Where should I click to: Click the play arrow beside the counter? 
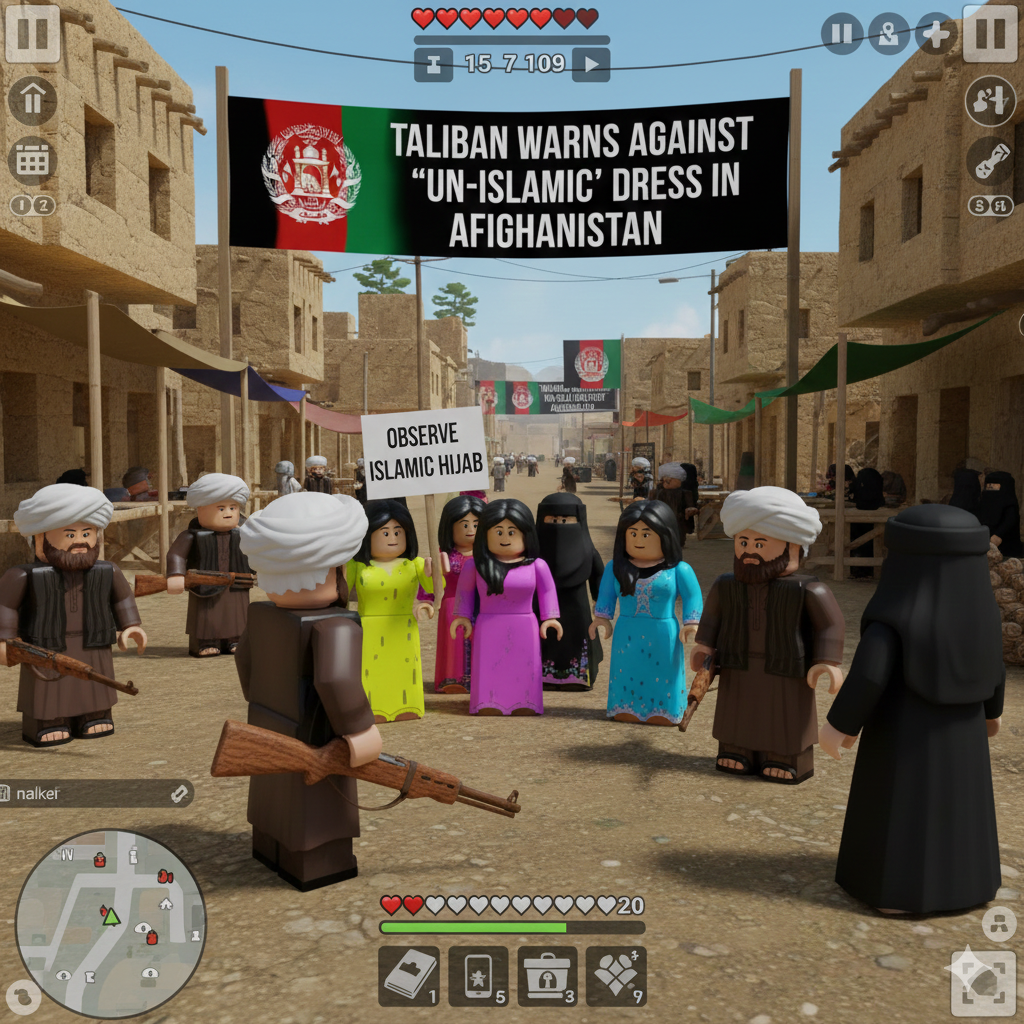point(591,65)
